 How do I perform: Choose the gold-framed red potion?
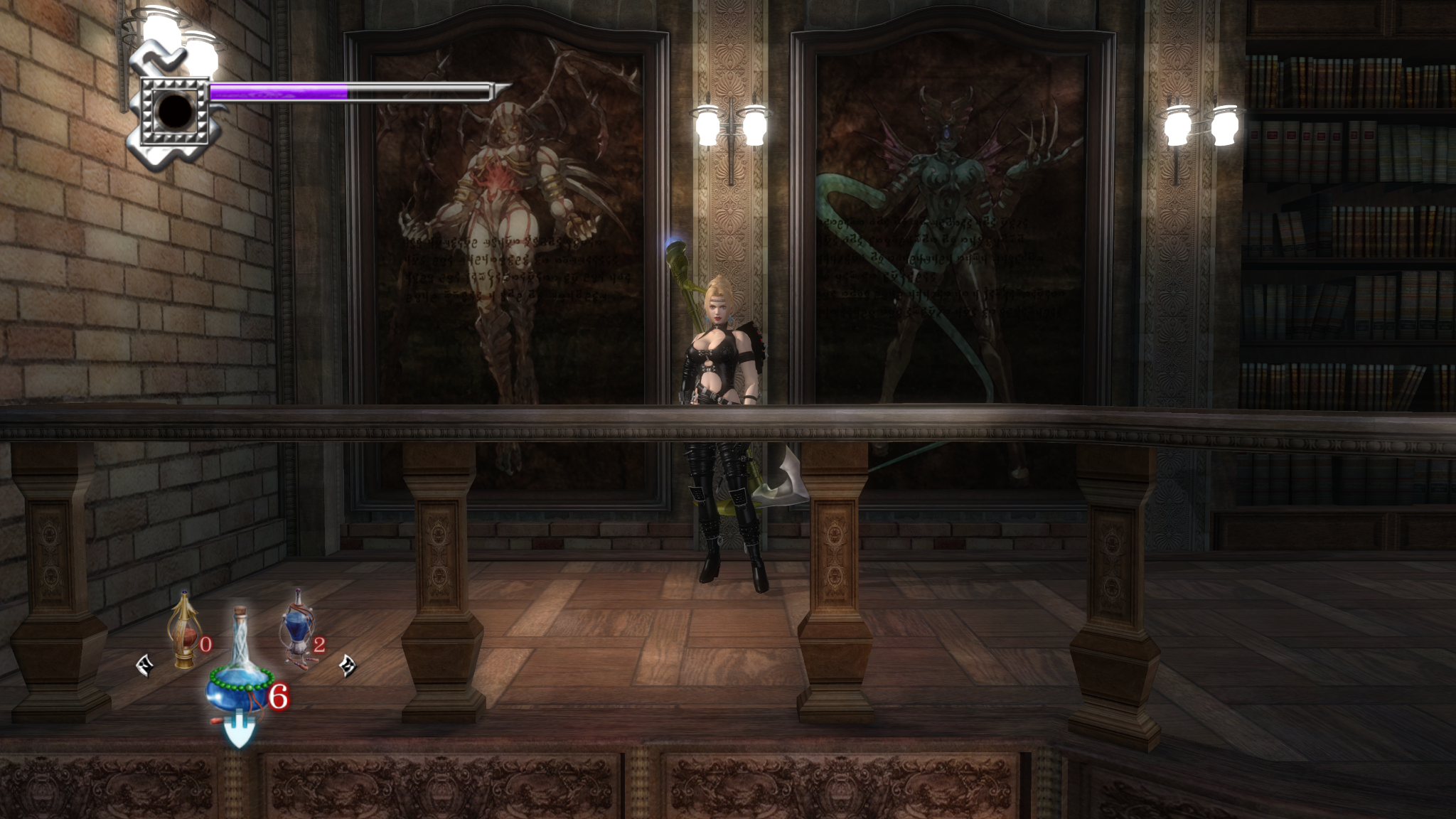tap(184, 633)
